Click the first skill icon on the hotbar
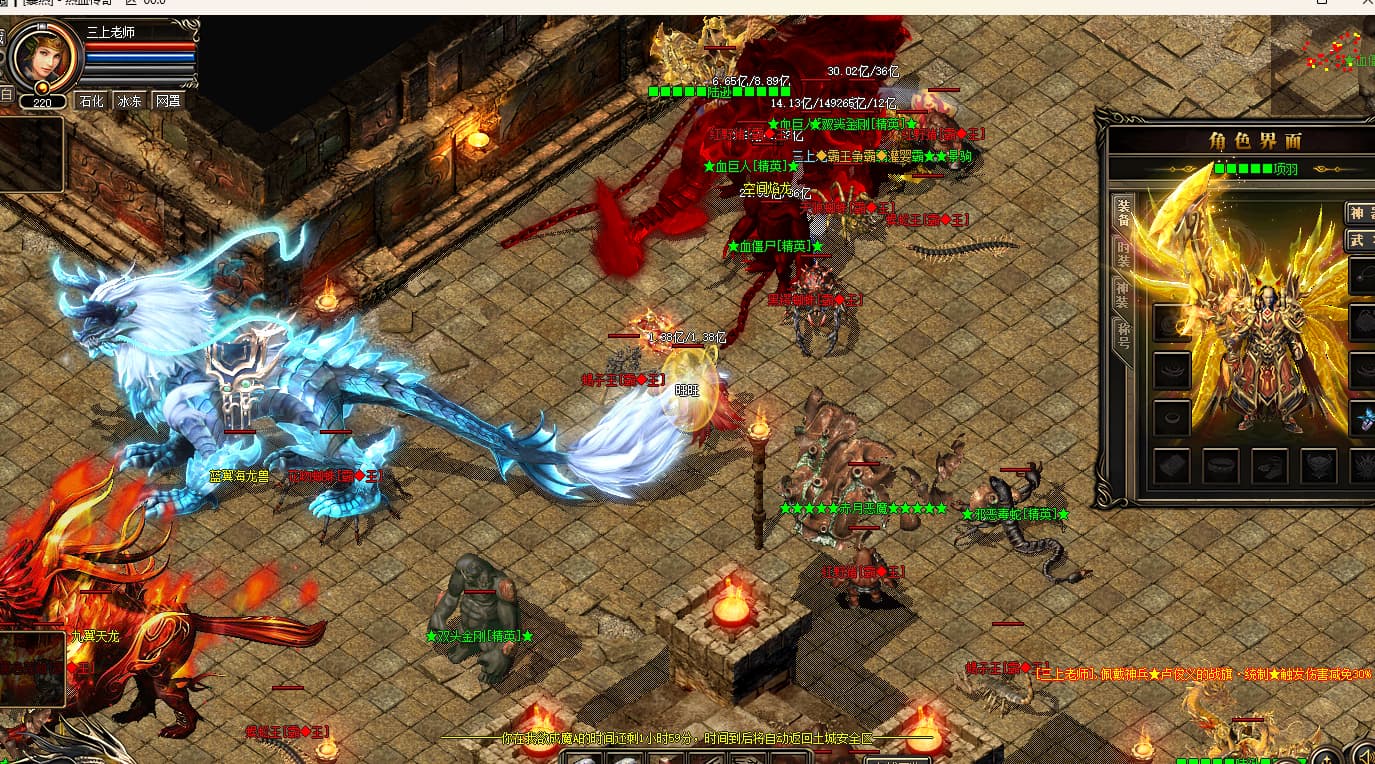The image size is (1375, 764). [x=583, y=760]
